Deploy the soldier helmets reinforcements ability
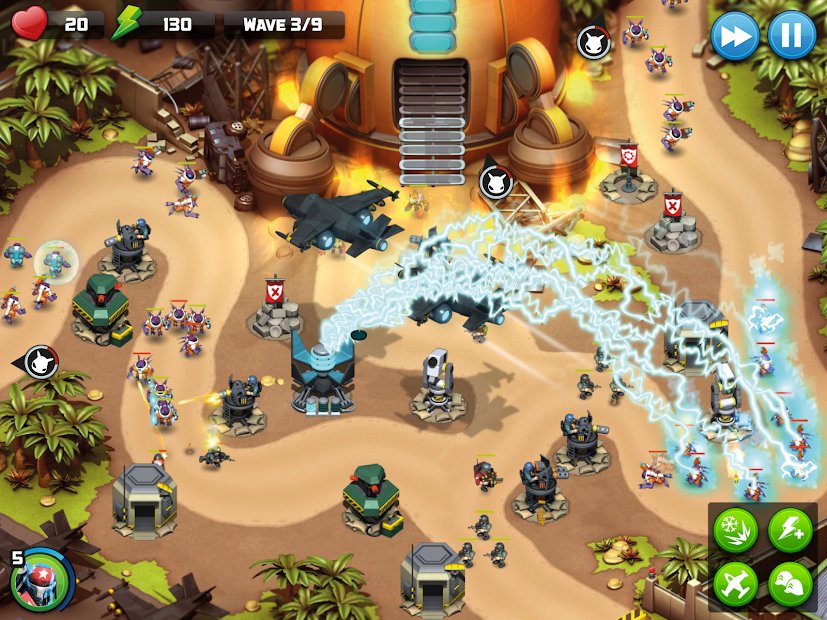Image resolution: width=827 pixels, height=620 pixels. point(790,583)
